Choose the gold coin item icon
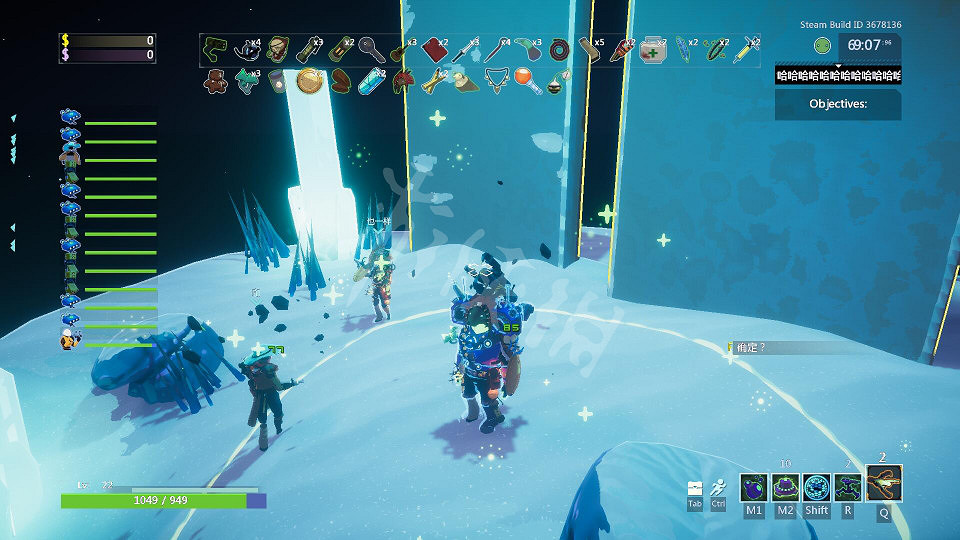The image size is (960, 540). tap(309, 80)
